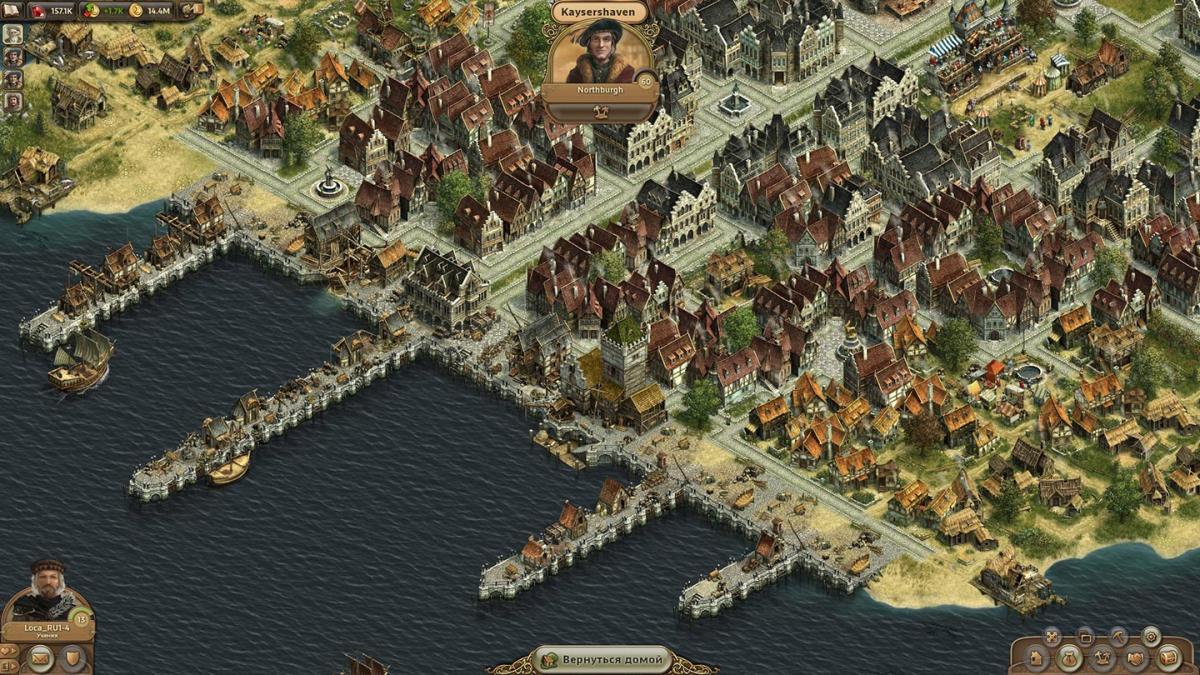Toggle the window mode rectangle icon

pos(1085,637)
